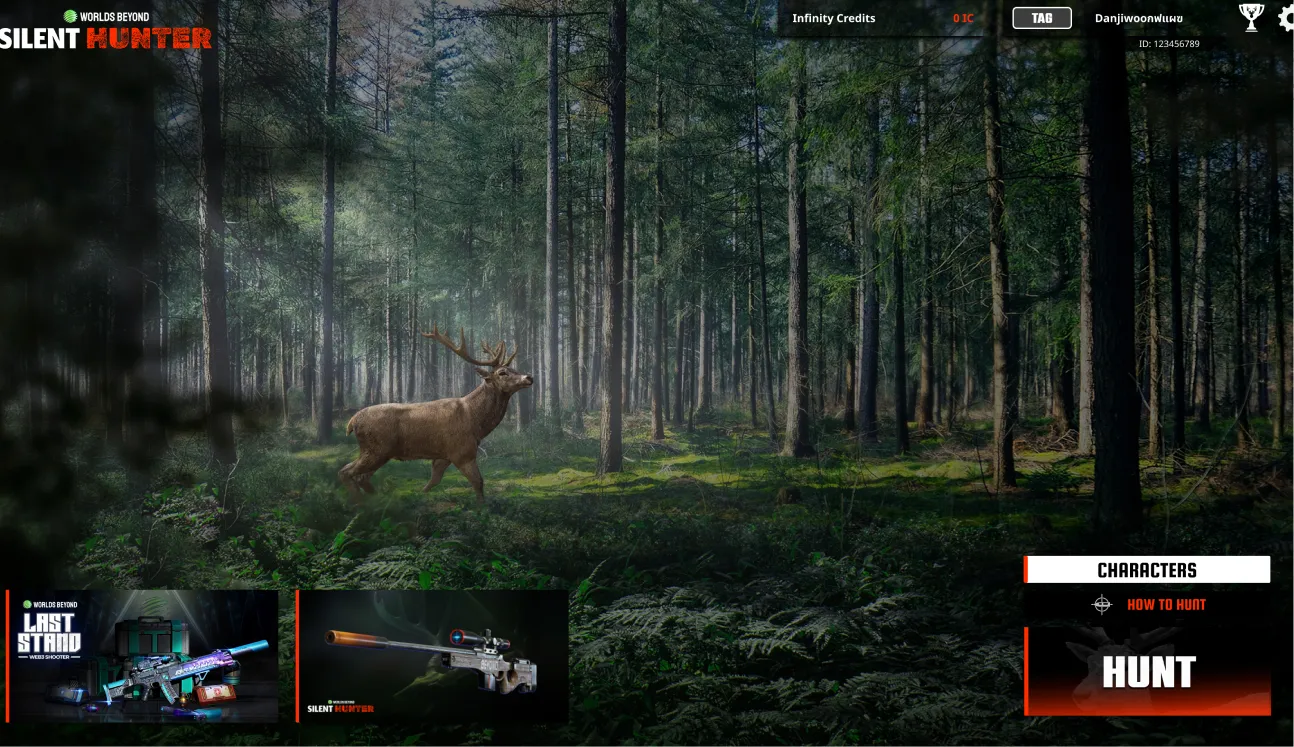Open the CHARACTERS panel

click(1147, 570)
